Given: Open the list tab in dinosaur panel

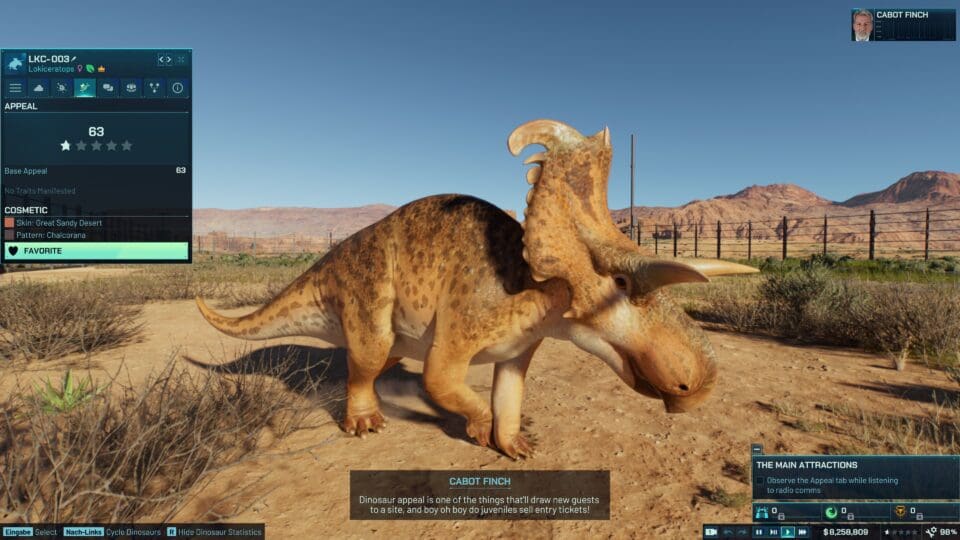Looking at the screenshot, I should click(15, 88).
